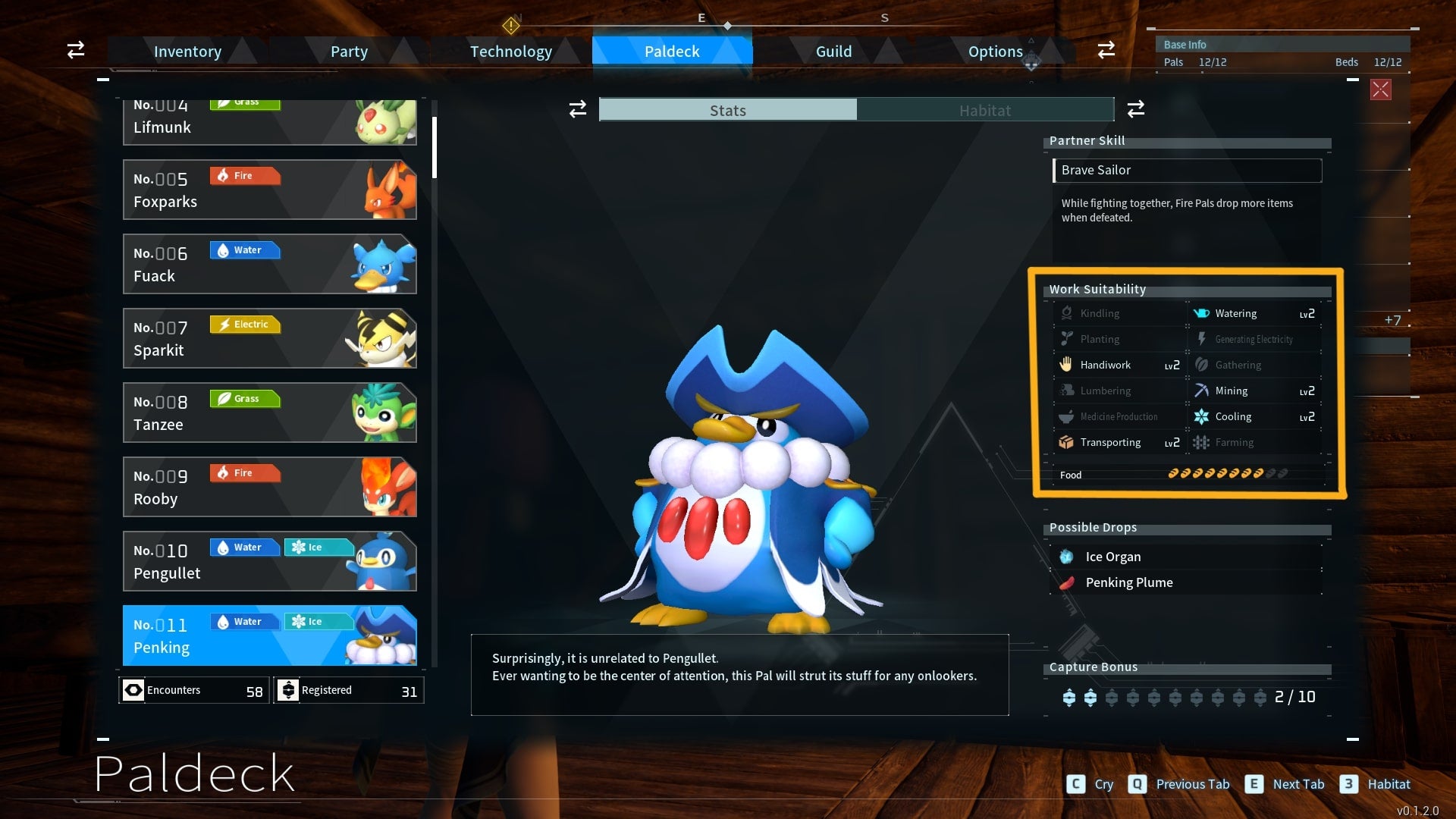
Task: Open Pengullet's Paldeck entry
Action: [x=269, y=561]
